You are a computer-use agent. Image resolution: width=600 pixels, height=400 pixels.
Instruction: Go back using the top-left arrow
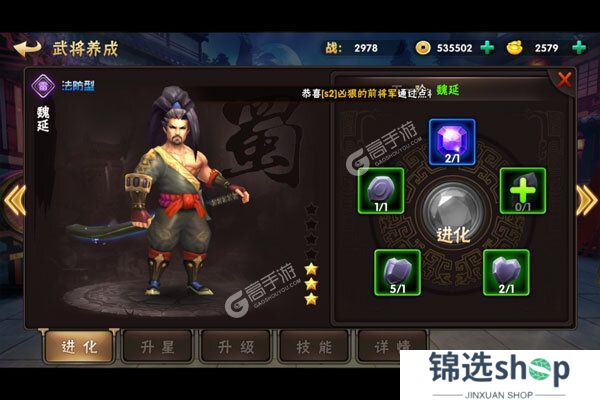27,47
